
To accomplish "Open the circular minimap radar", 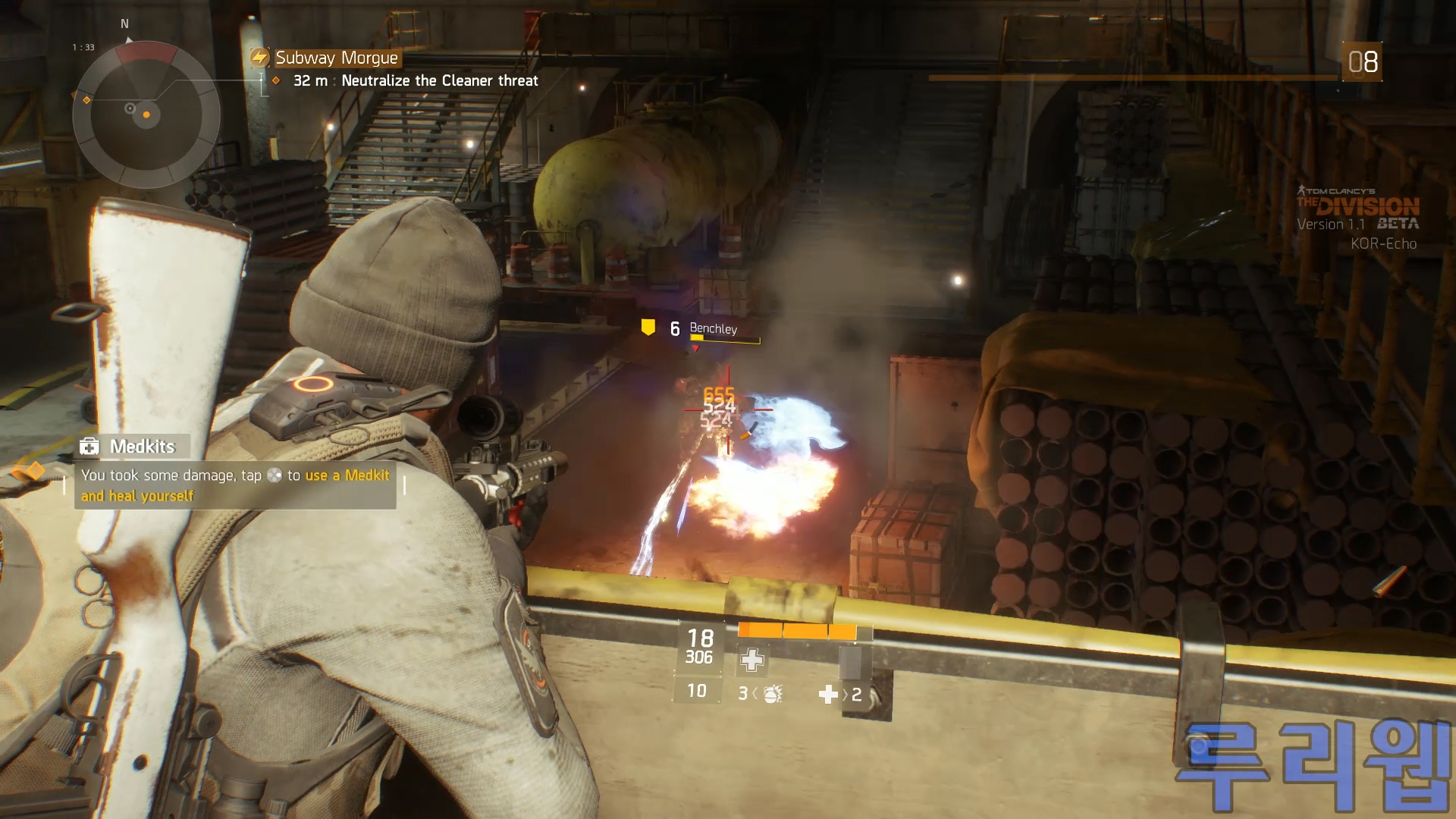I will click(x=146, y=115).
